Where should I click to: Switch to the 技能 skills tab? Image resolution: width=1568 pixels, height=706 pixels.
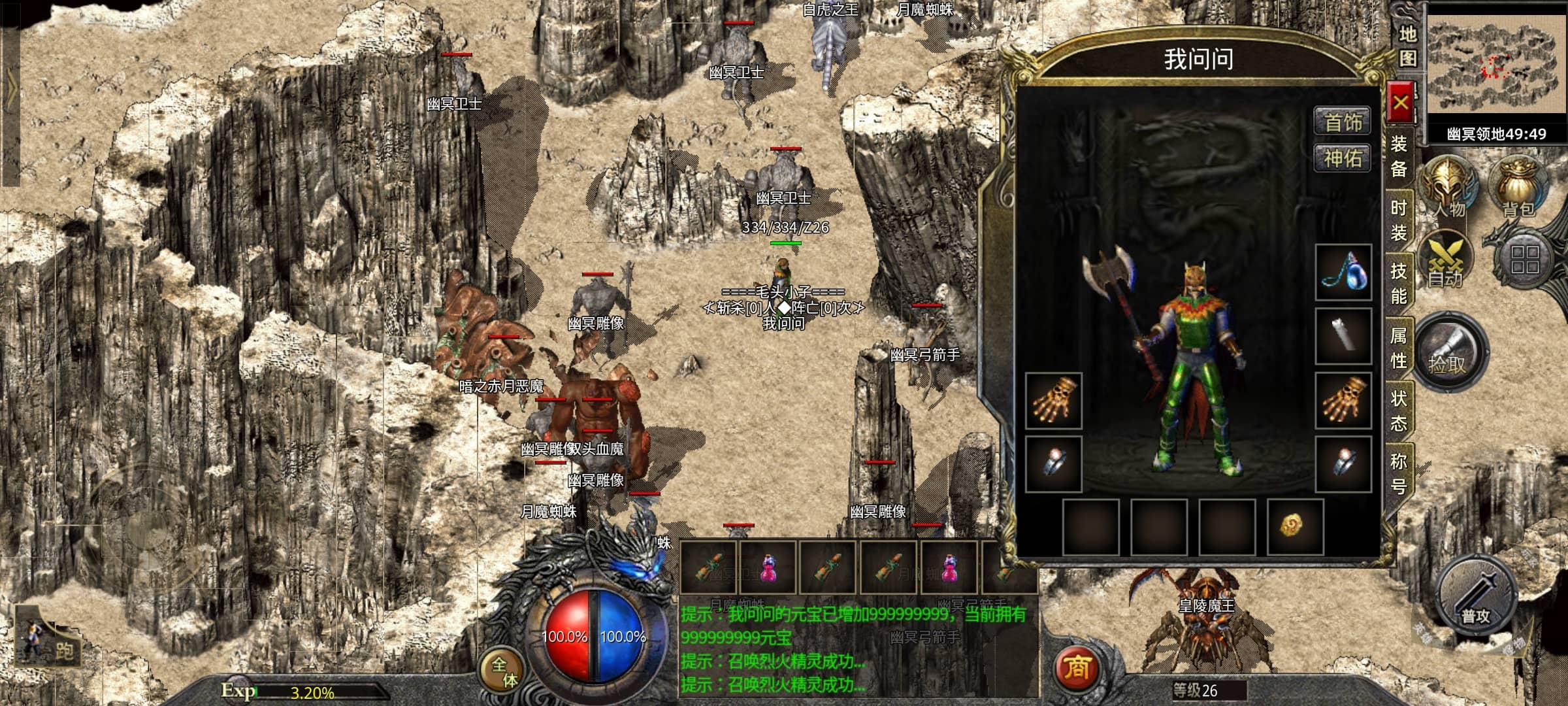point(1399,283)
